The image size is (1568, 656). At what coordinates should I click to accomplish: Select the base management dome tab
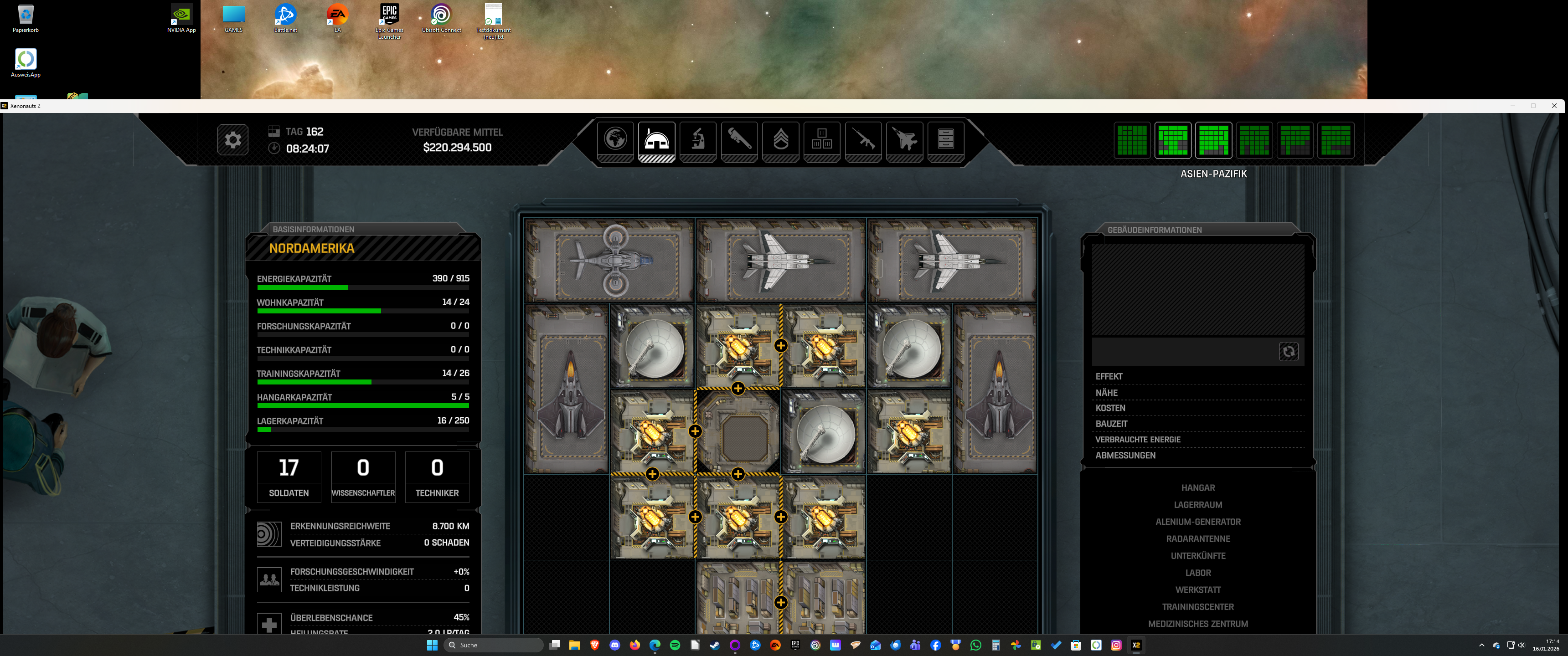click(656, 139)
